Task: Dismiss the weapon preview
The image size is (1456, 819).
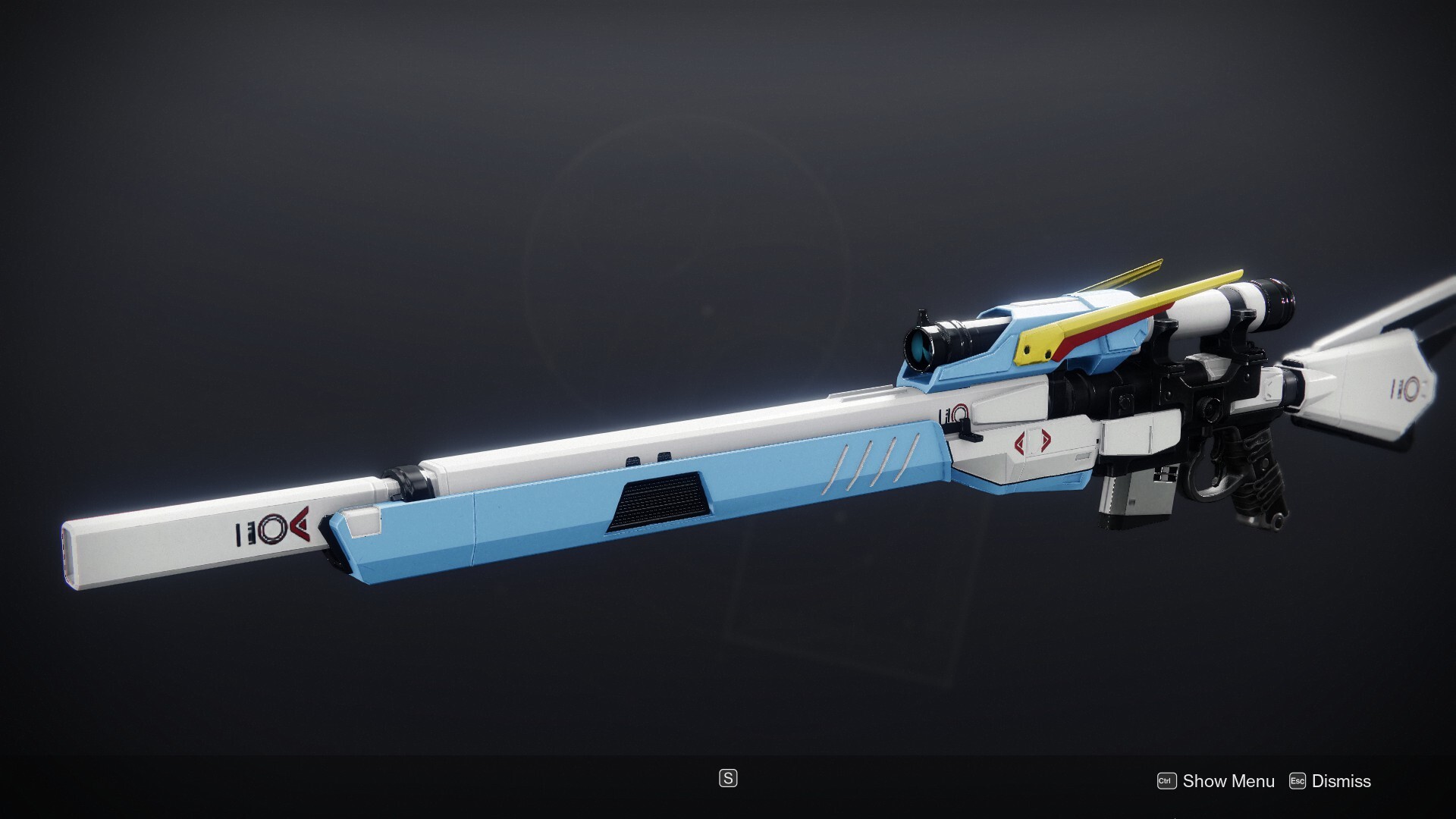Action: tap(1341, 780)
